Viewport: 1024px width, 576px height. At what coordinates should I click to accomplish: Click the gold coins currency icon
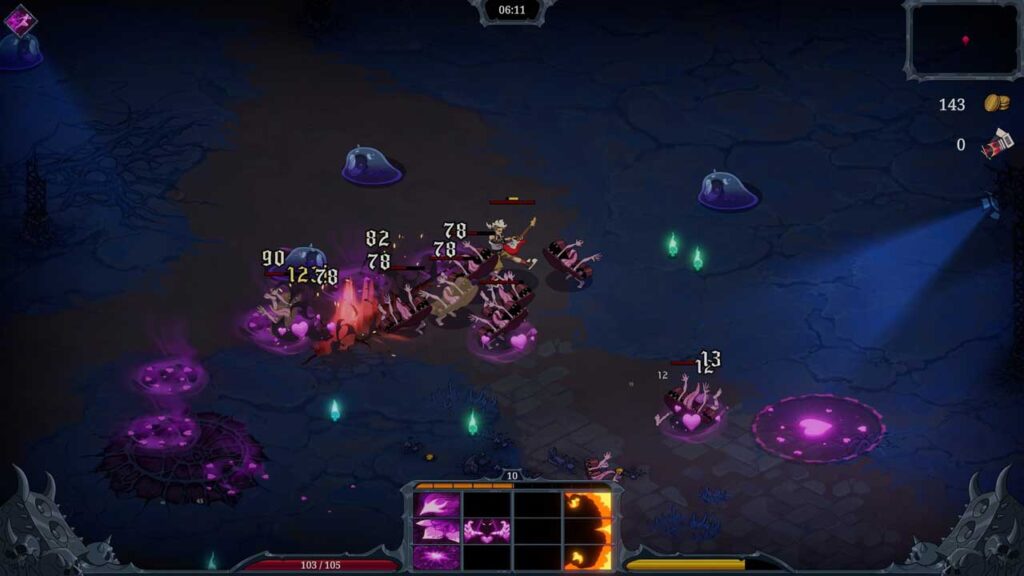(996, 103)
